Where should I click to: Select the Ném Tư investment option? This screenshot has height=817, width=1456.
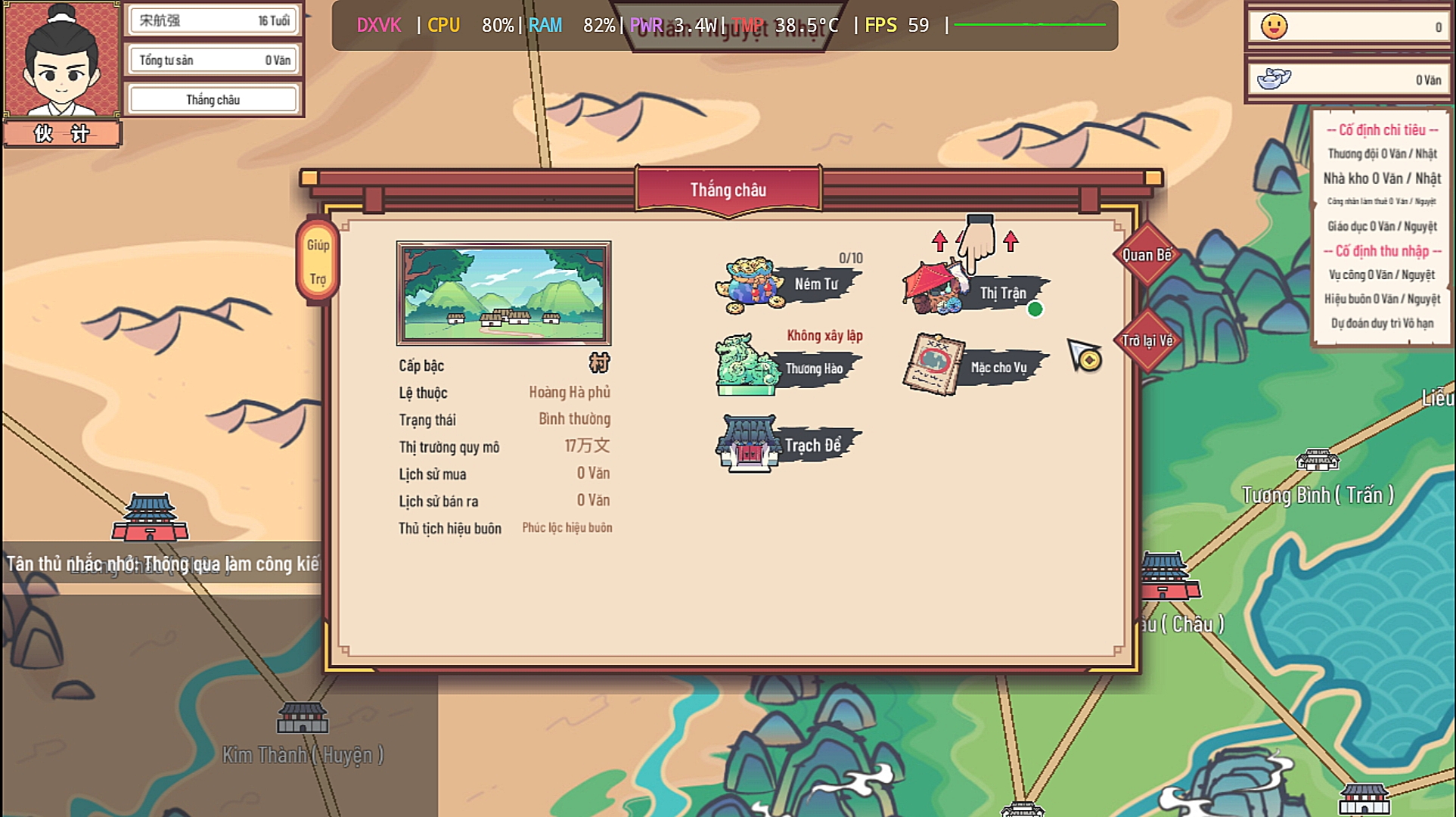788,285
